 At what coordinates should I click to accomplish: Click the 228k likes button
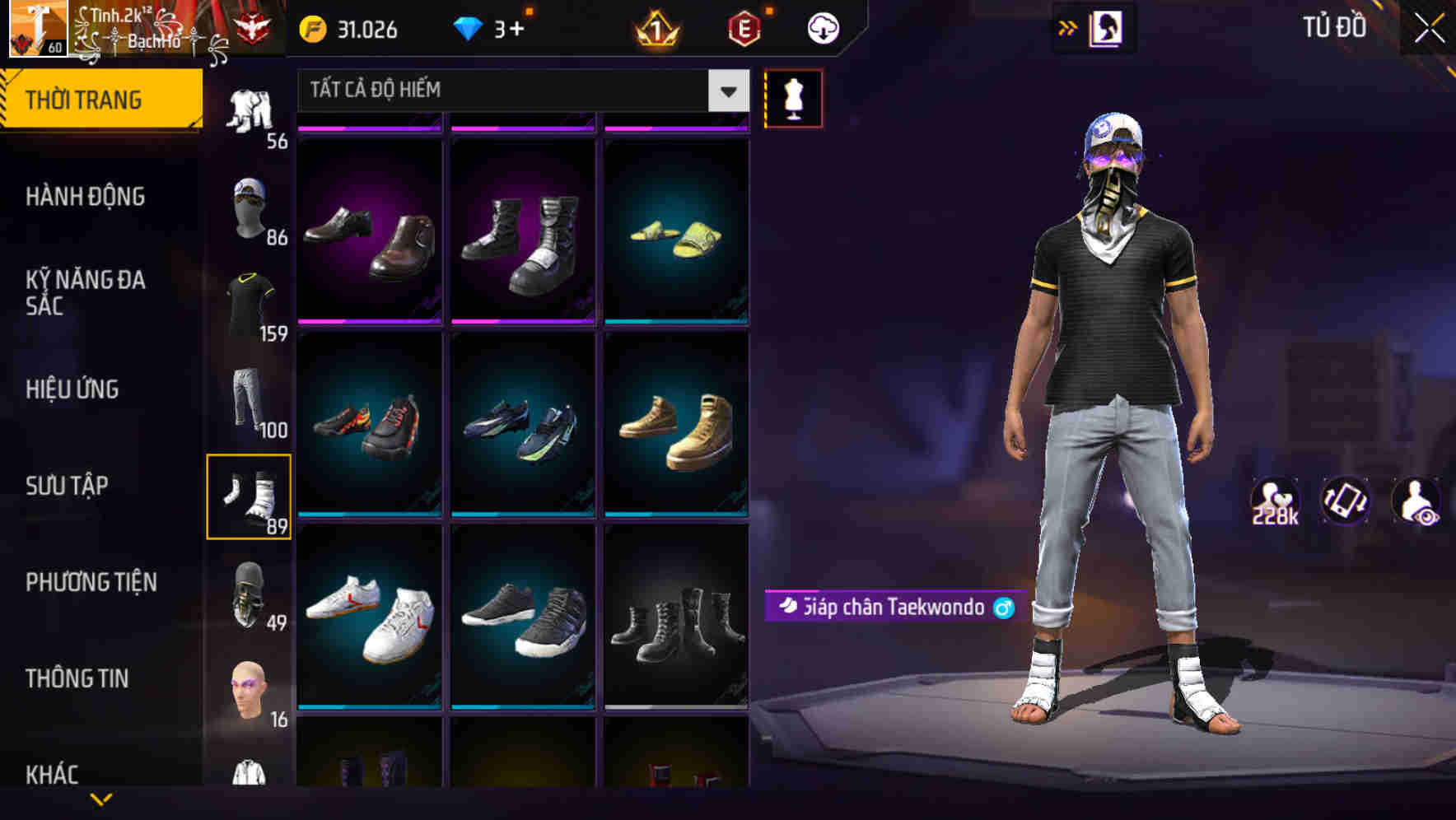(1275, 498)
